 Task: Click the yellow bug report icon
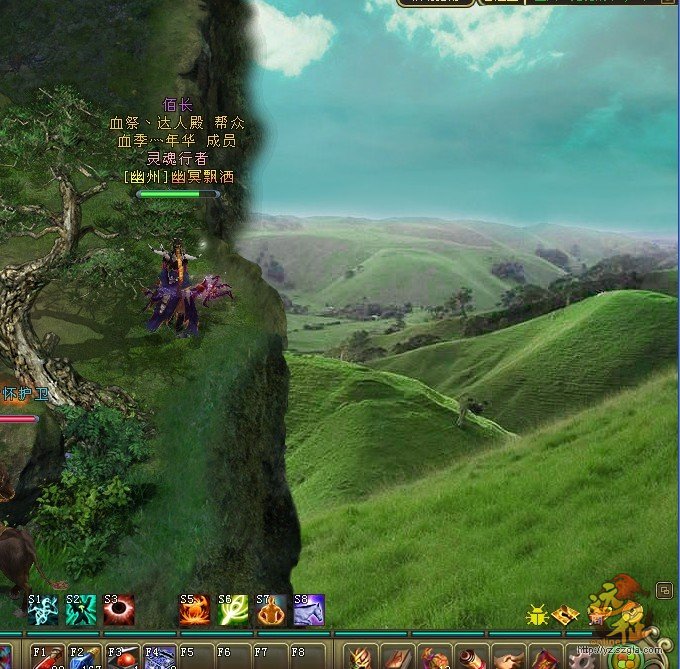point(537,614)
